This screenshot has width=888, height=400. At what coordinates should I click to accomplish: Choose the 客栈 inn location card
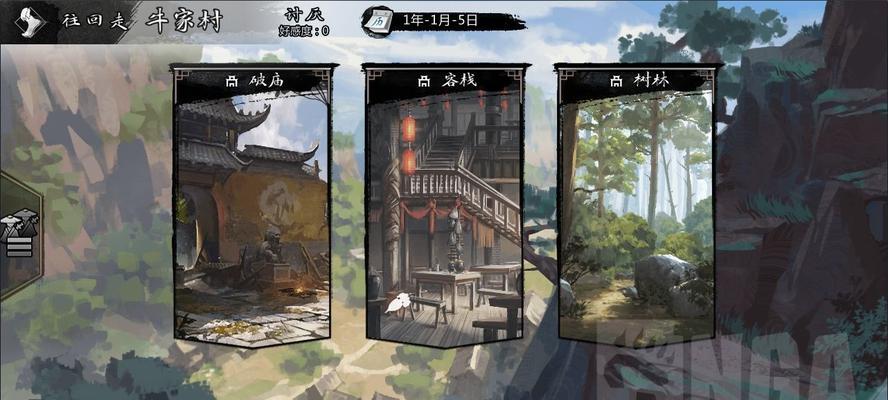[x=443, y=205]
